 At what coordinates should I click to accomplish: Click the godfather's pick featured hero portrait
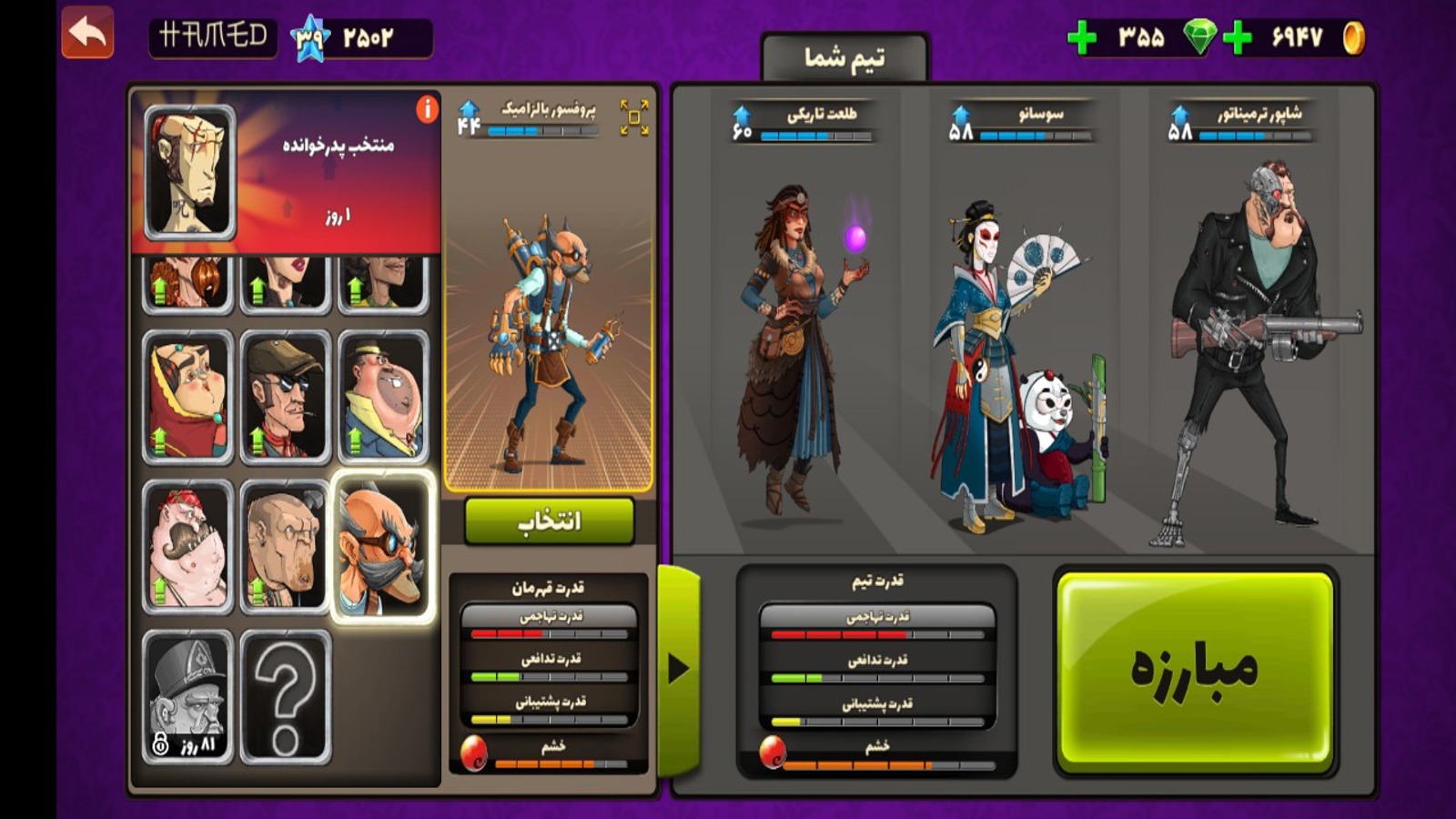(189, 171)
